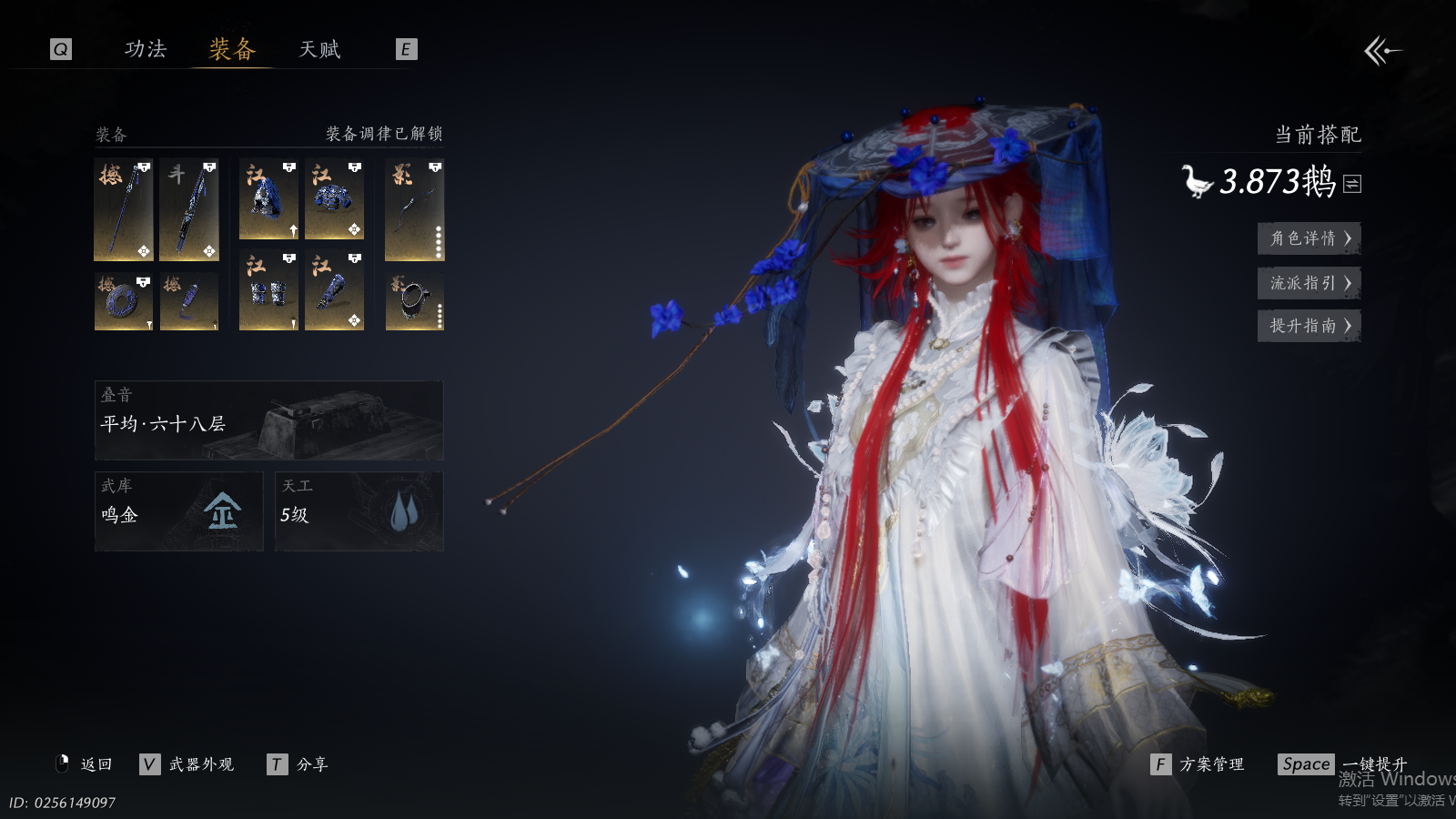Open the 流派指引 guide
Screen dimensions: 1456x819
(x=1309, y=283)
